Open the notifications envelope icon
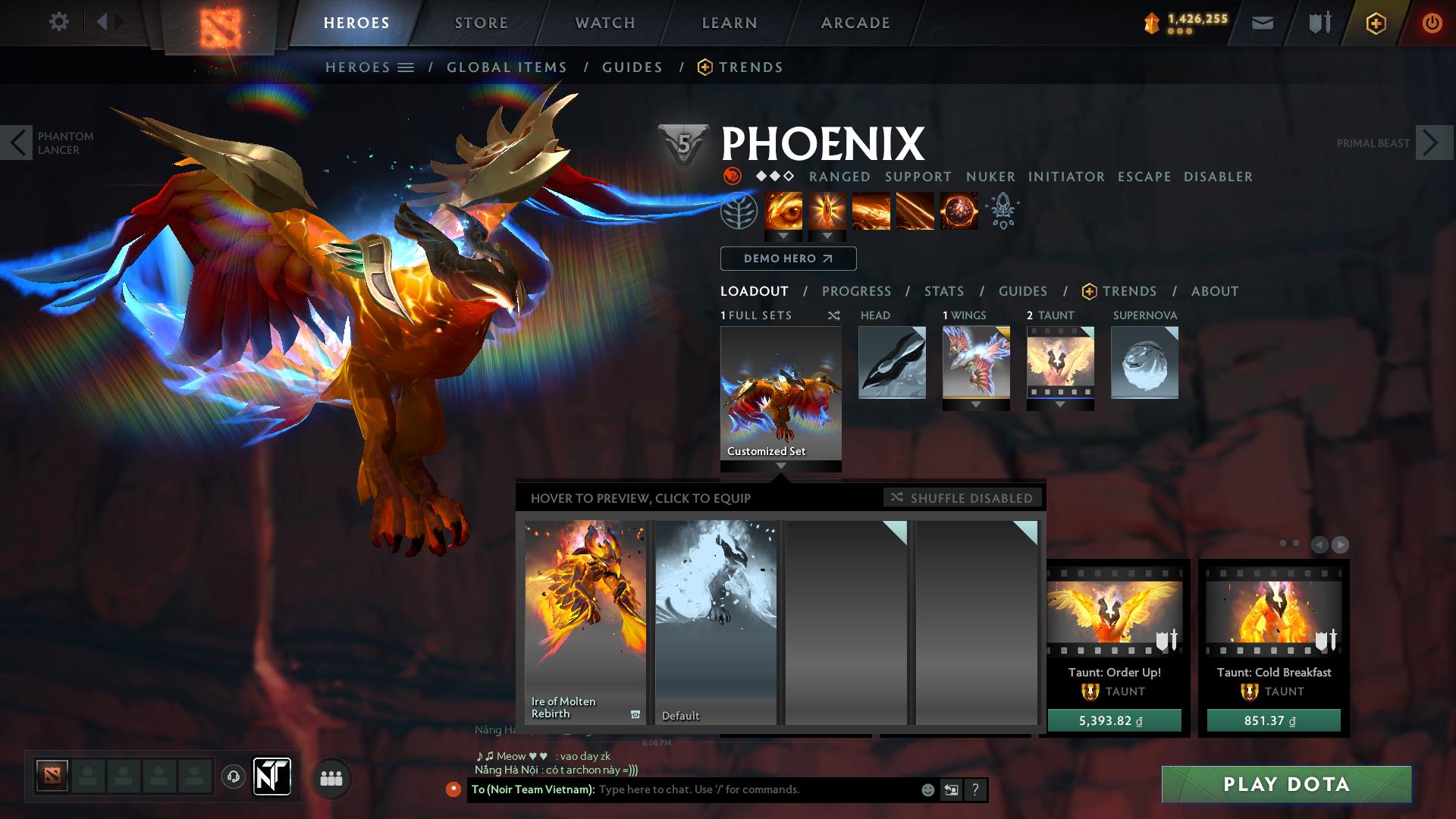The width and height of the screenshot is (1456, 819). pyautogui.click(x=1262, y=22)
